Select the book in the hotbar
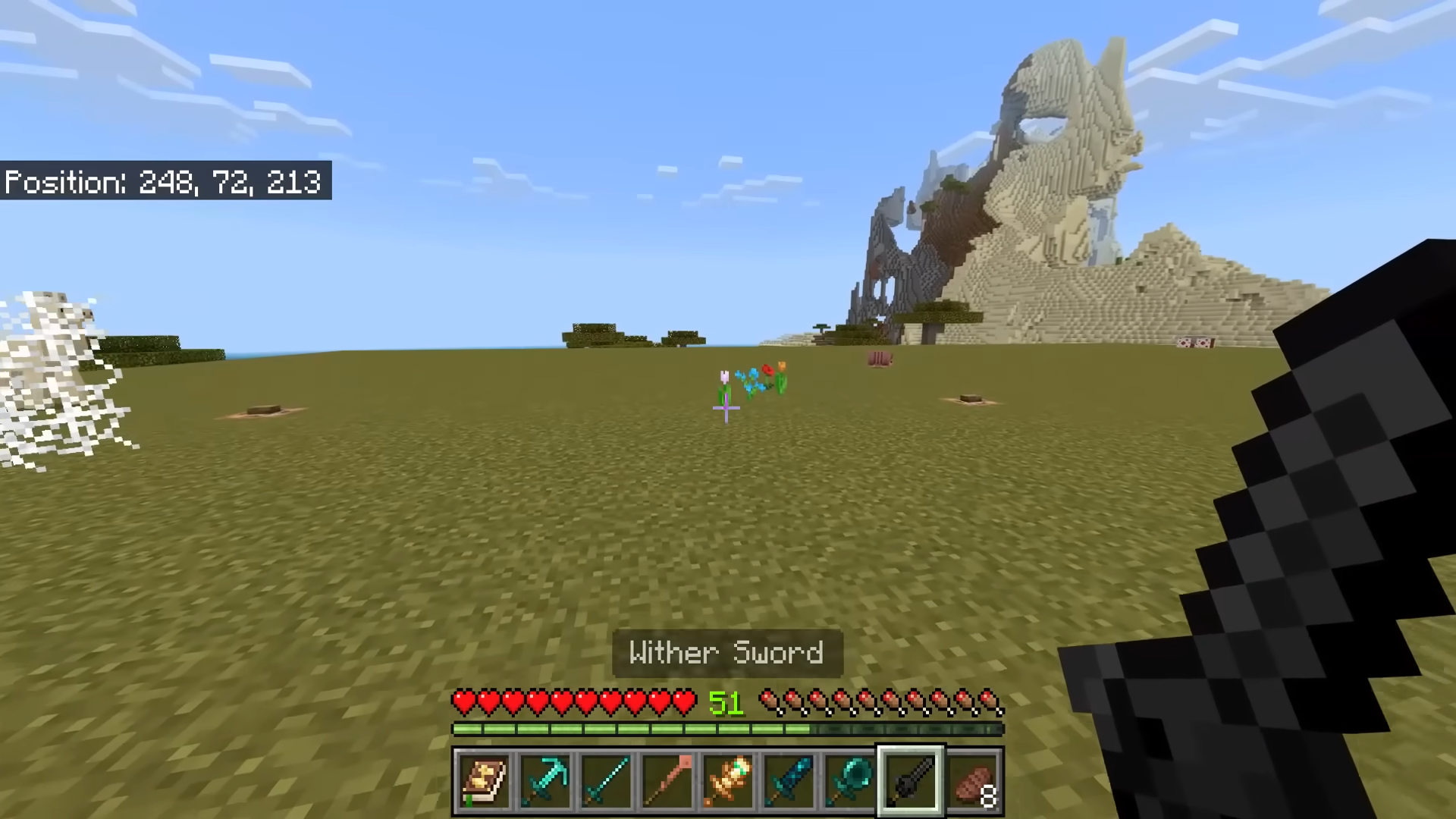1456x819 pixels. [484, 781]
